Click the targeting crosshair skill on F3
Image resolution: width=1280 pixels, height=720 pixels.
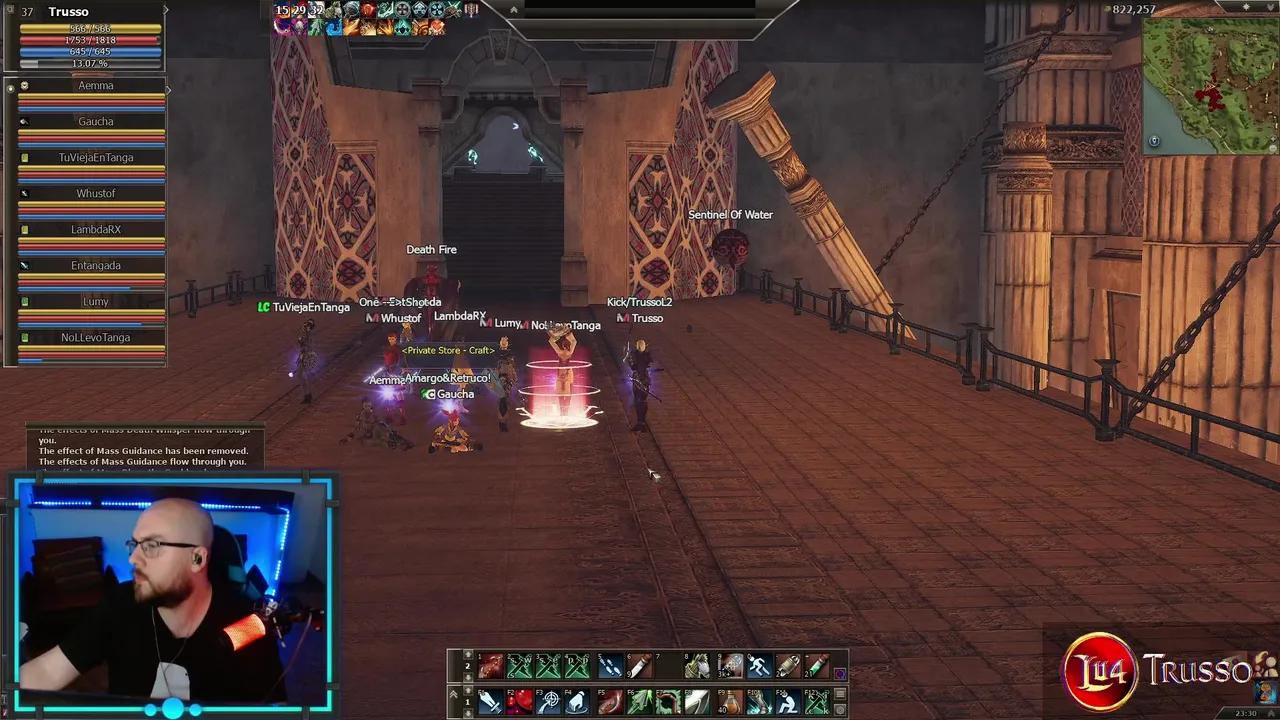click(x=548, y=702)
